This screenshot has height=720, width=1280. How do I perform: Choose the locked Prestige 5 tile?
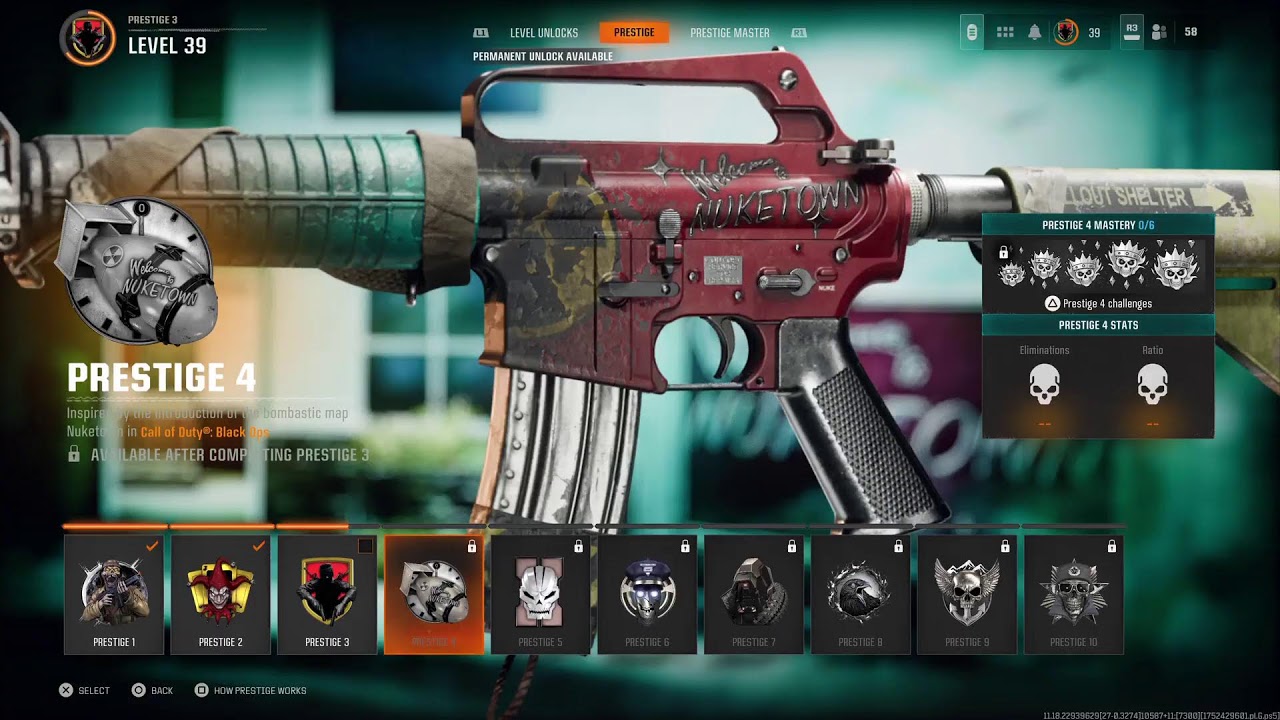coord(540,595)
